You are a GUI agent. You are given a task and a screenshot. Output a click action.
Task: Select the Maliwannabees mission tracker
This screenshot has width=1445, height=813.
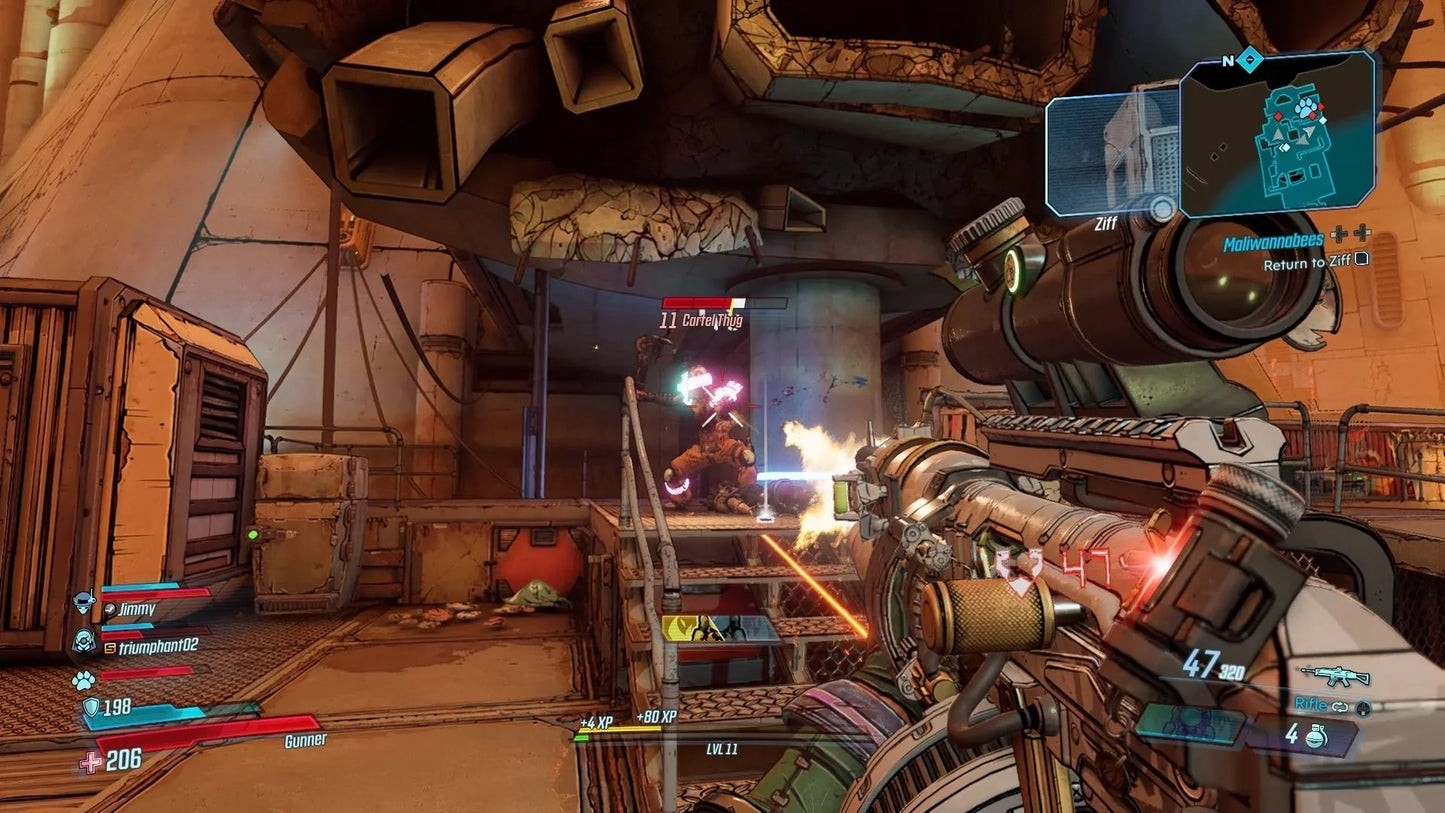(x=1273, y=241)
